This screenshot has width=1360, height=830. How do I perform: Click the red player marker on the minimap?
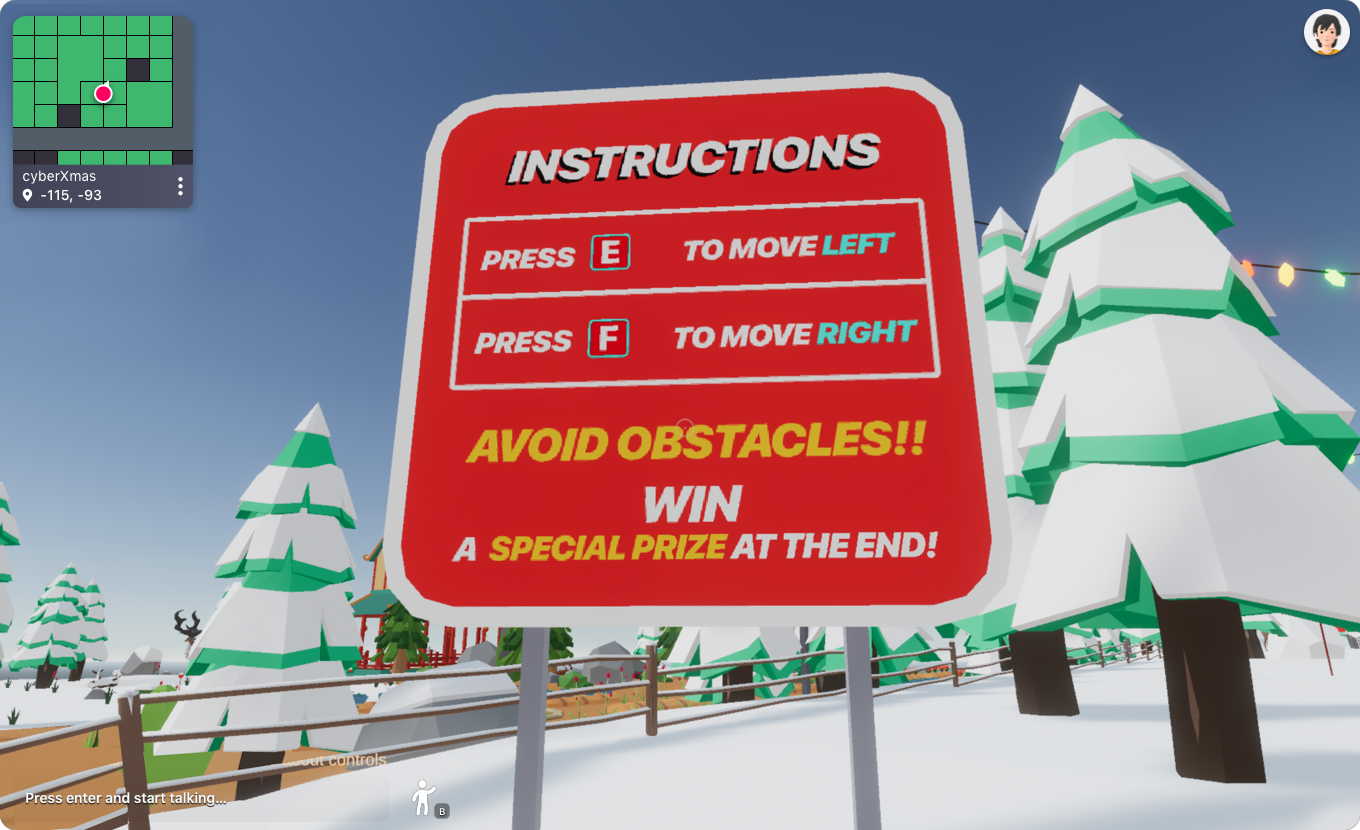click(103, 93)
